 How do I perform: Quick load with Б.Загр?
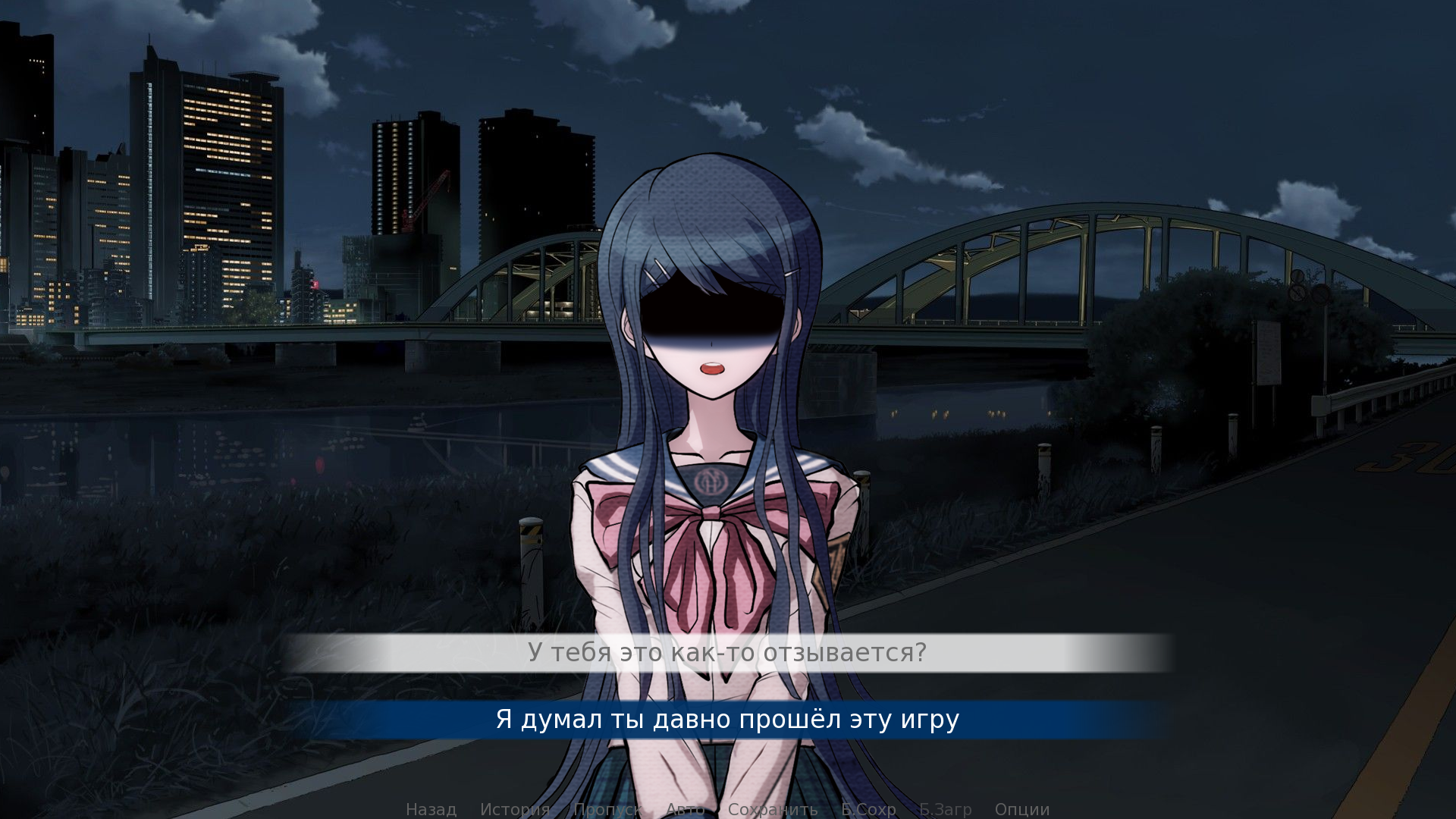[945, 809]
